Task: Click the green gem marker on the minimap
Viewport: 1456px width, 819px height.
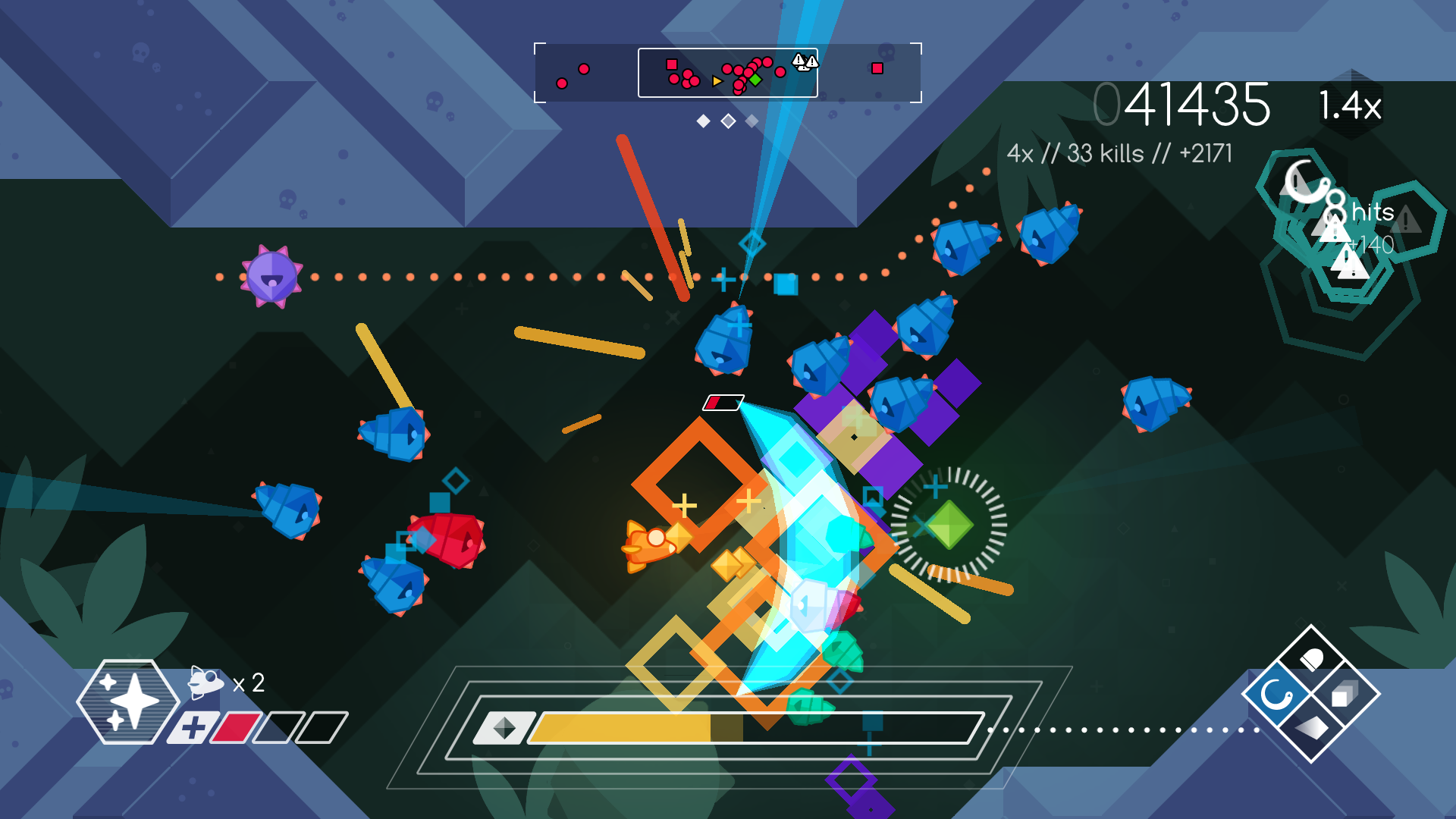Action: coord(755,80)
